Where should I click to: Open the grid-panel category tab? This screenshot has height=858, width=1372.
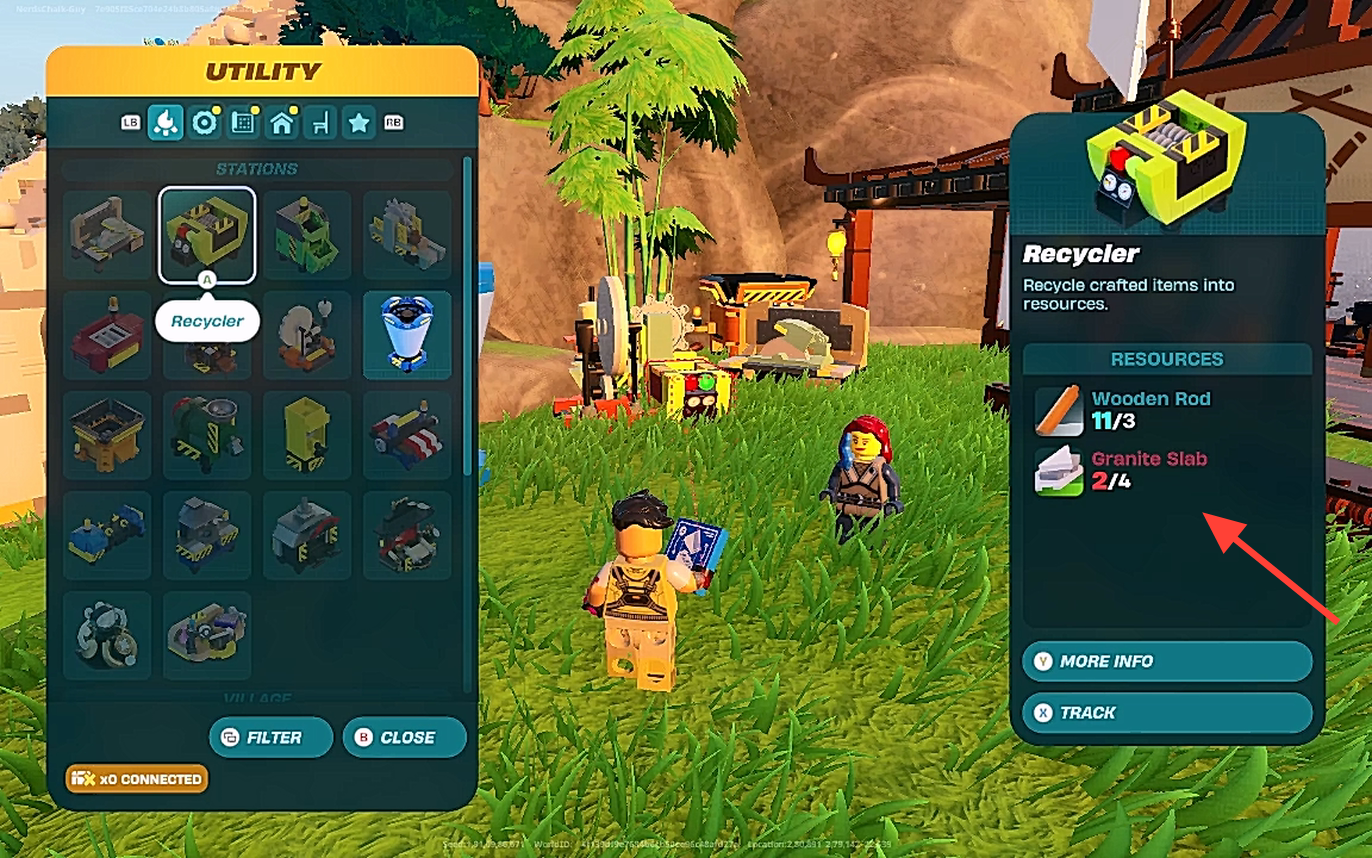coord(242,123)
